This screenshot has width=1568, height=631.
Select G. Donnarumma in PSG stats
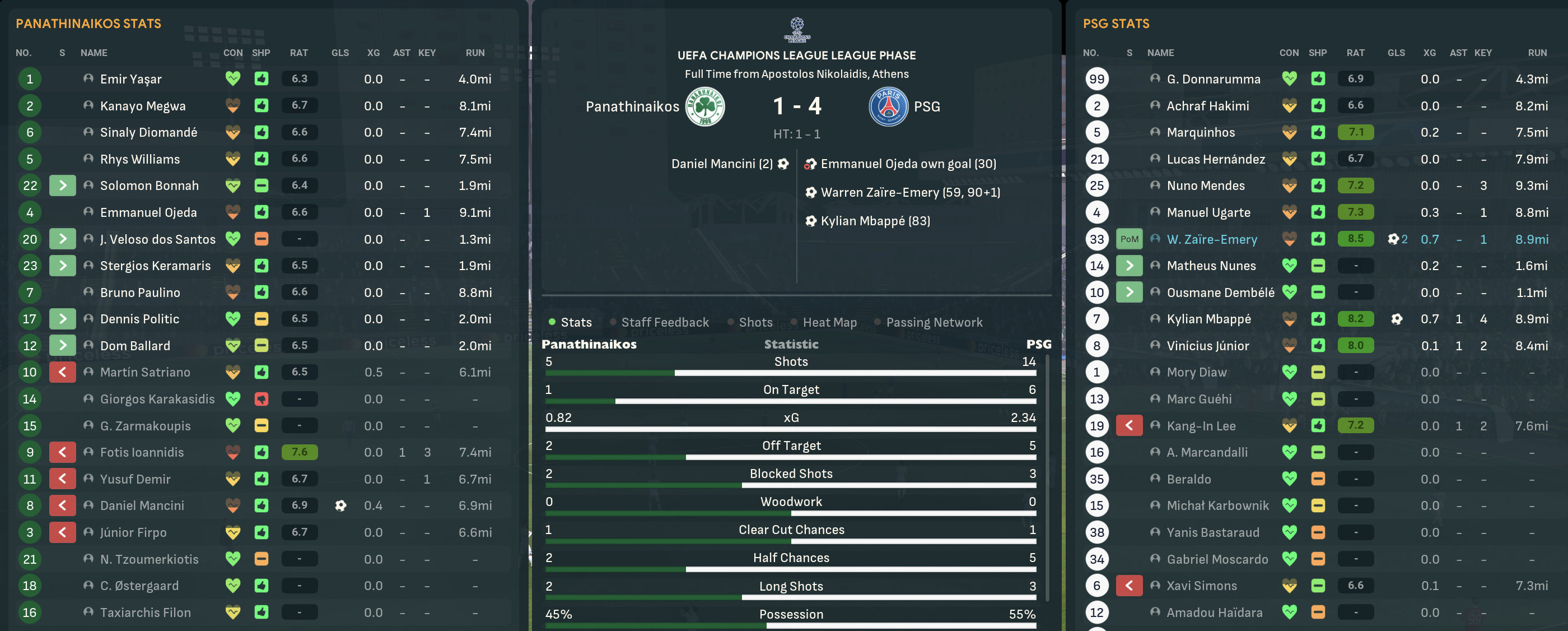point(1213,79)
